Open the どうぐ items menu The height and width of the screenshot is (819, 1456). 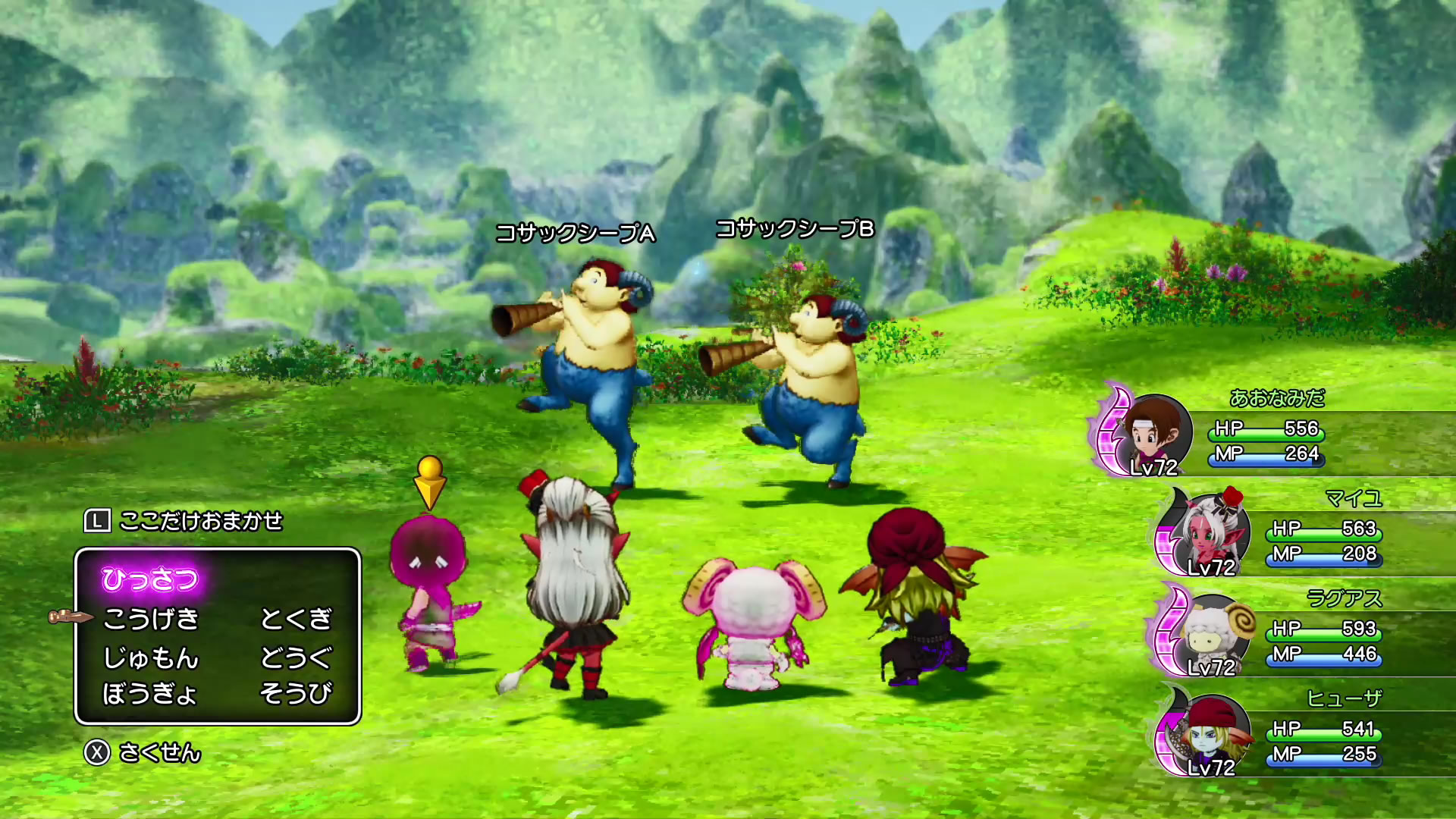click(x=296, y=657)
